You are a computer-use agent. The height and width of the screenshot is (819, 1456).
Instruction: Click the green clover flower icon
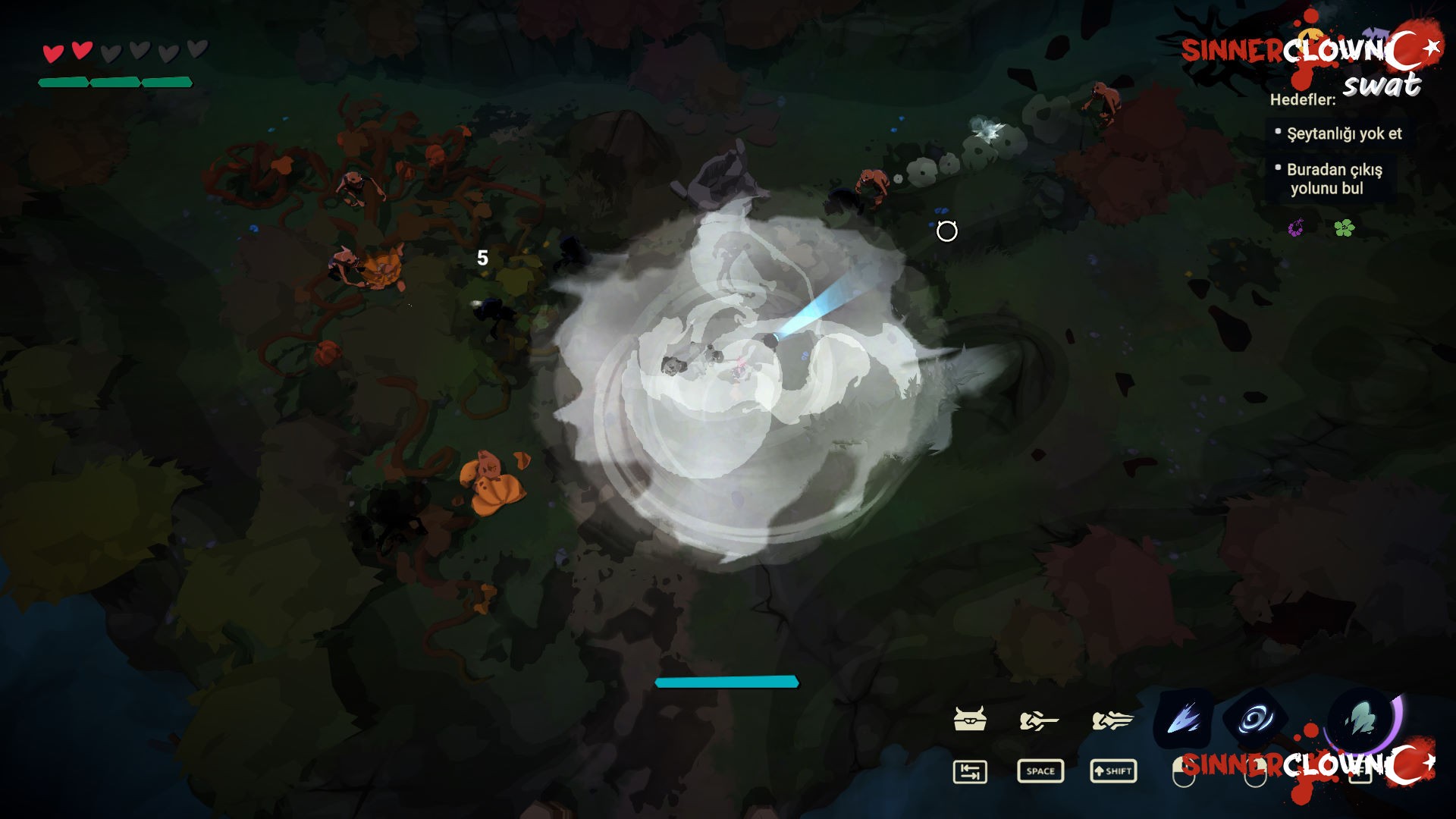click(x=1344, y=227)
